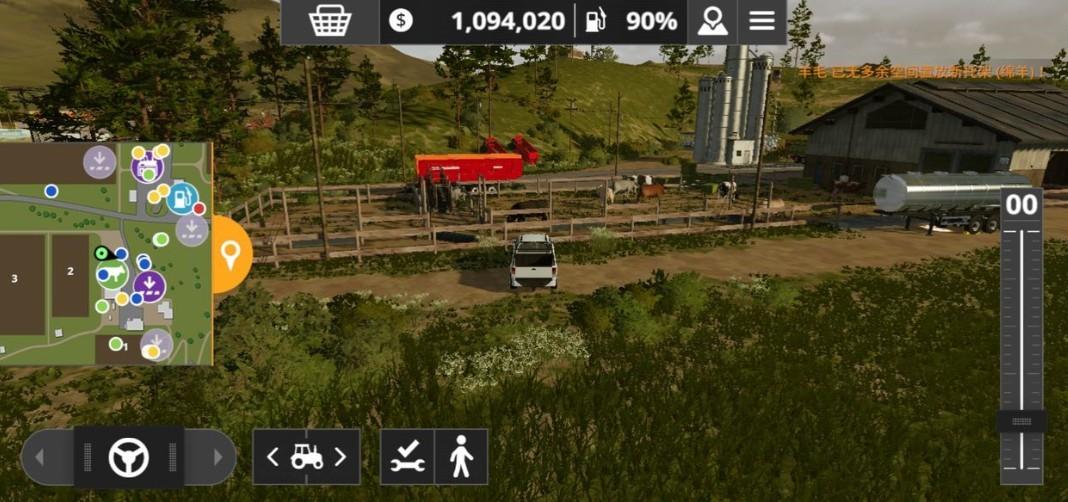The image size is (1068, 502).
Task: Steer right with the right arrow
Action: click(x=217, y=458)
